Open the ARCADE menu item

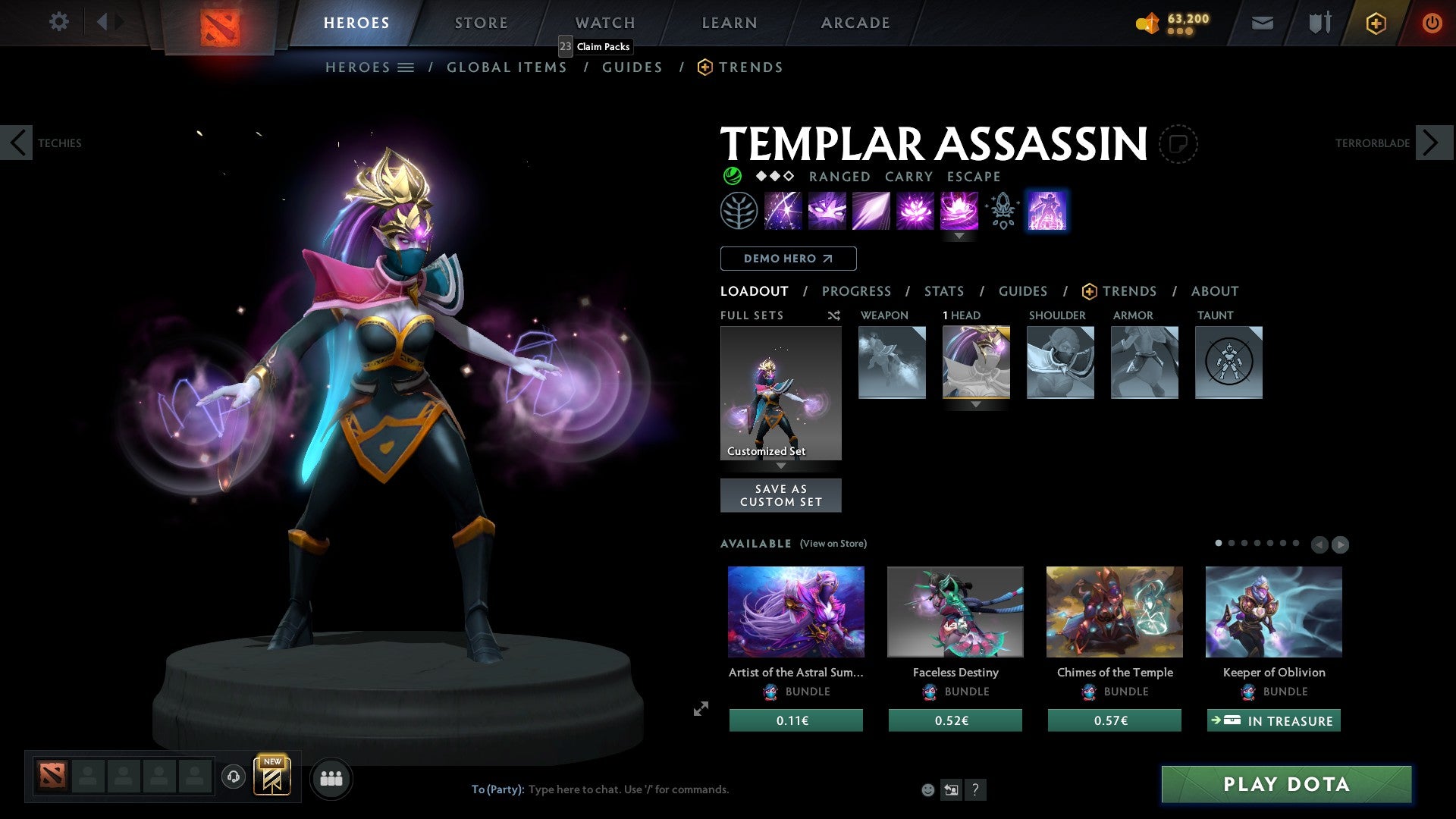tap(855, 23)
